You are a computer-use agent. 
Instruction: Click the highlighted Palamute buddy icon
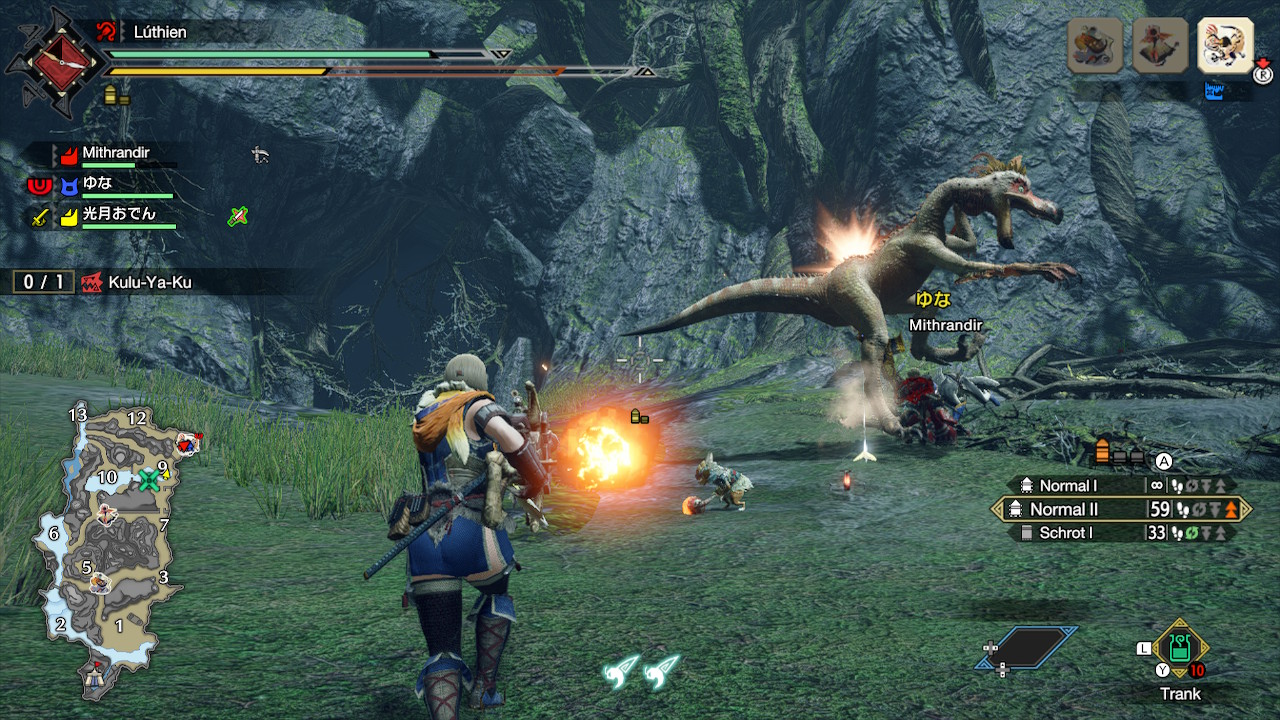tap(1225, 46)
